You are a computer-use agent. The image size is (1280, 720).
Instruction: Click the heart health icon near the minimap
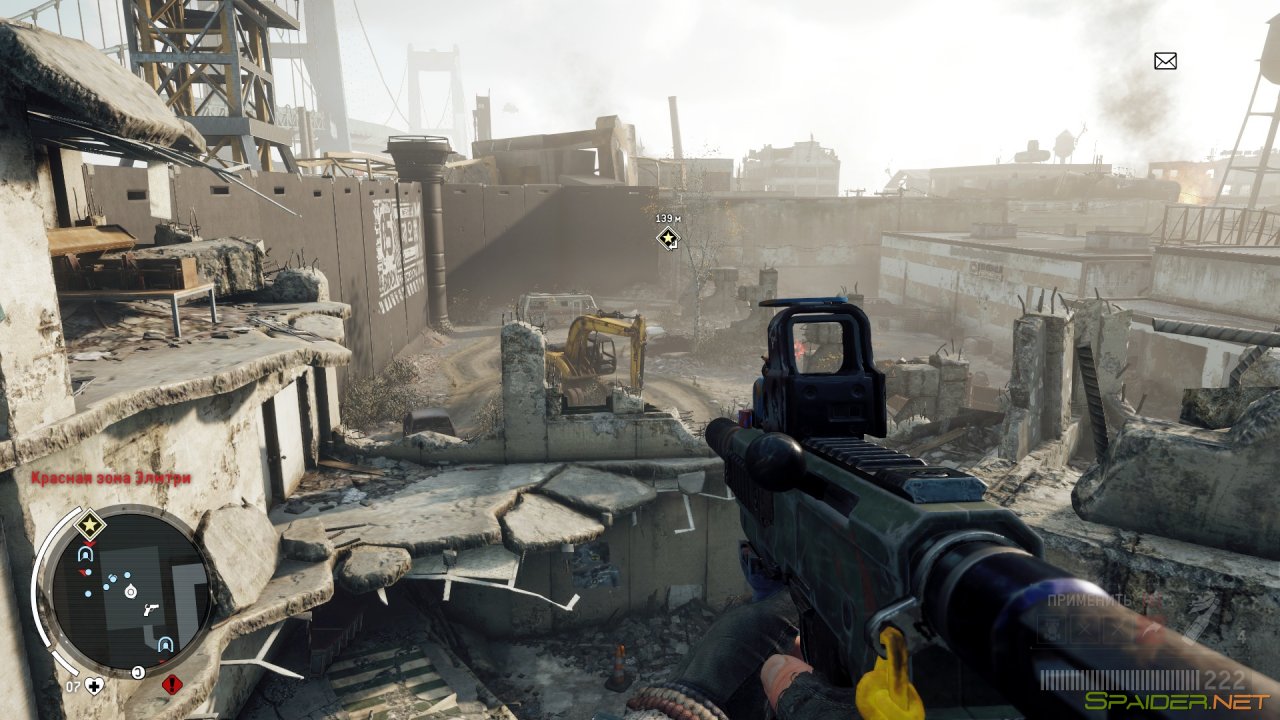pos(94,685)
